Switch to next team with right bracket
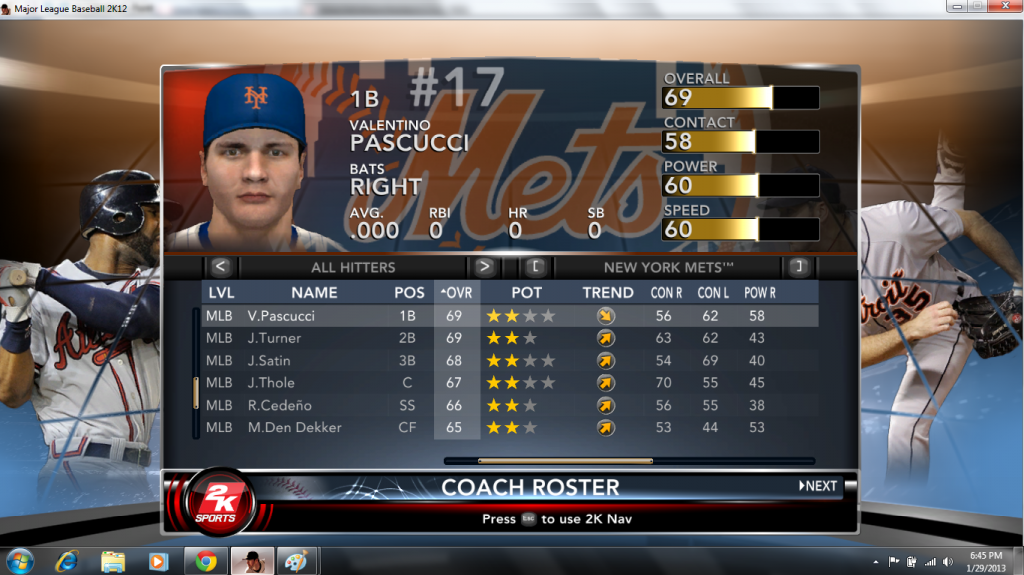 797,267
